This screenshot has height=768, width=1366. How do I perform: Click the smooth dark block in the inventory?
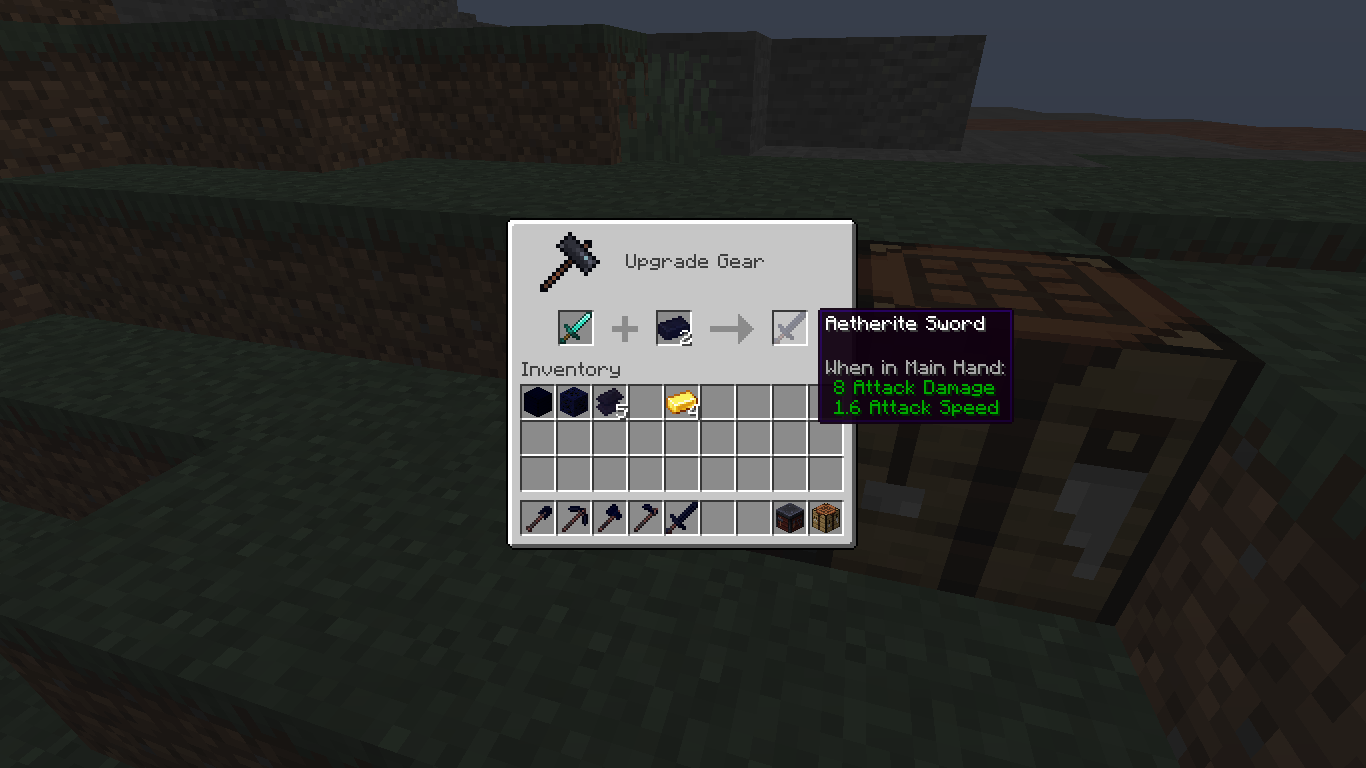(x=538, y=401)
